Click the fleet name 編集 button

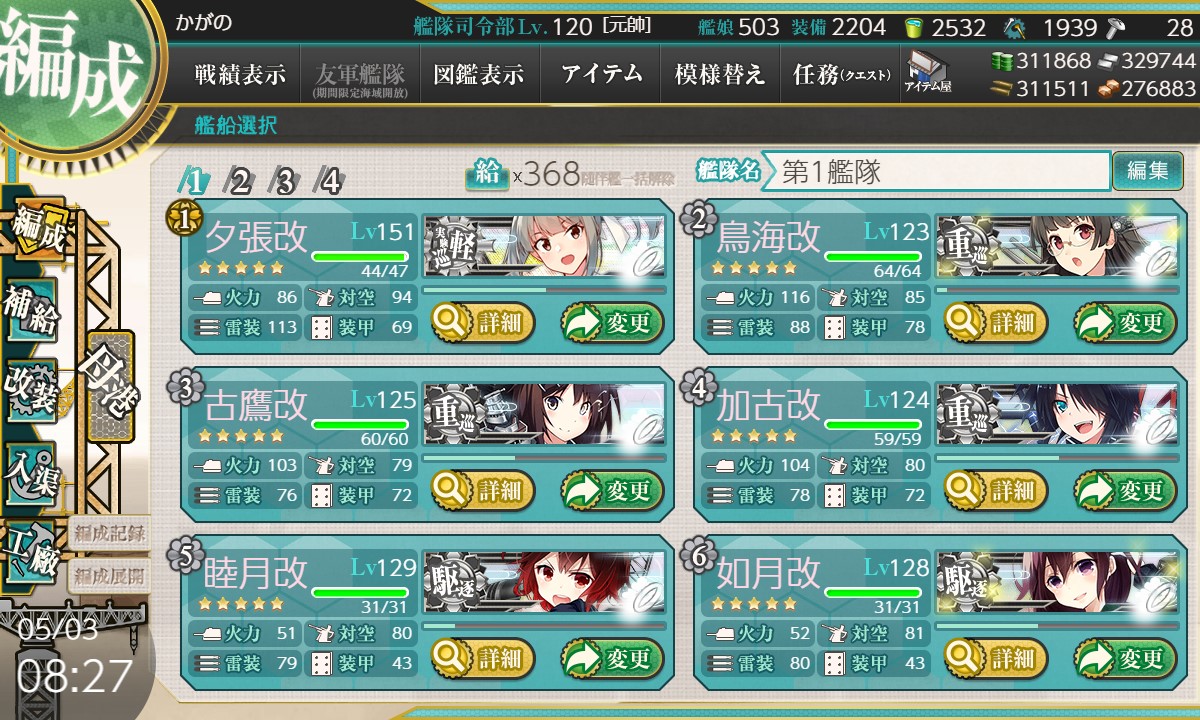coord(1146,171)
